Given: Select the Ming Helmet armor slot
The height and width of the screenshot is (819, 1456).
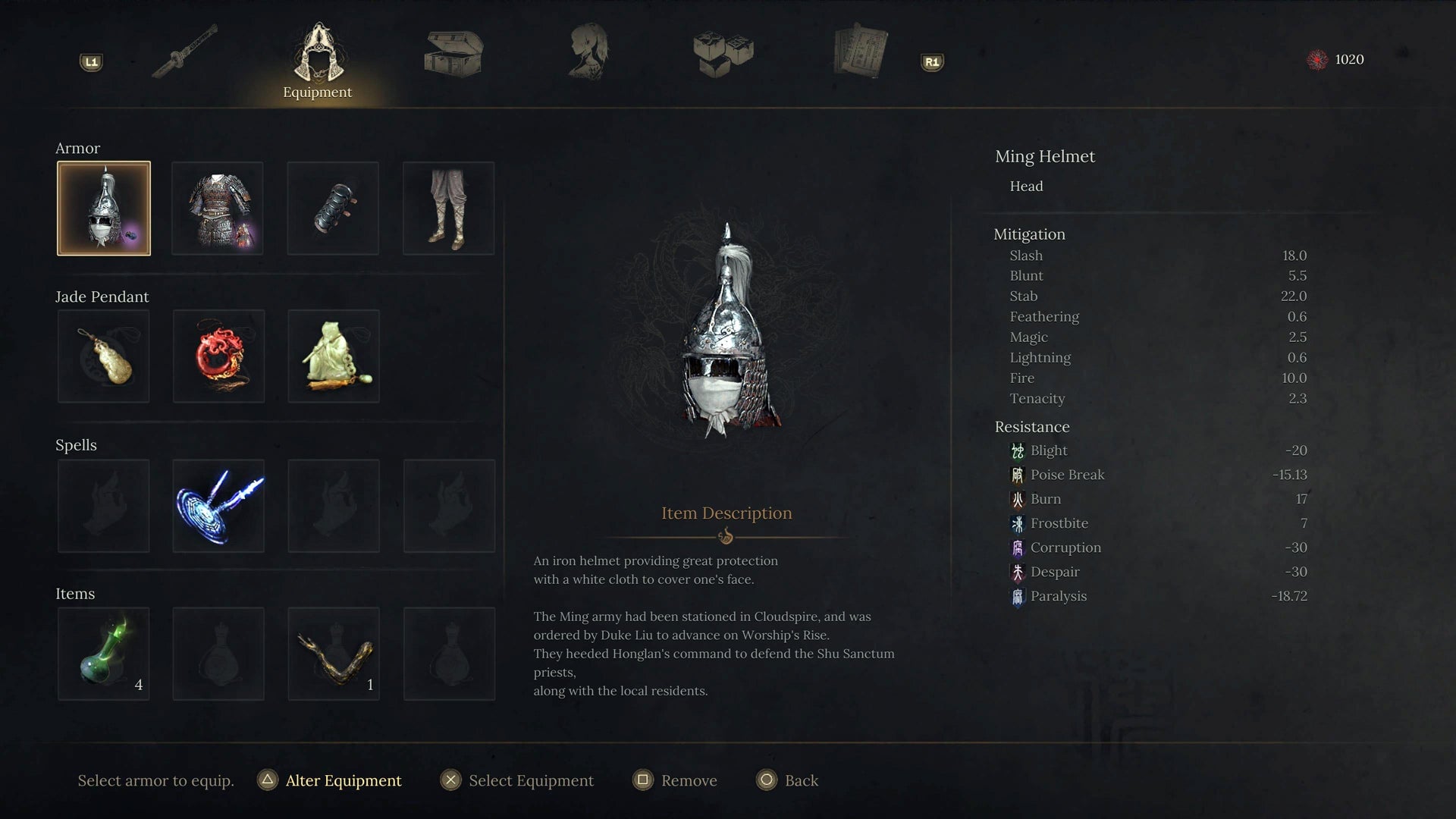Looking at the screenshot, I should [x=104, y=207].
